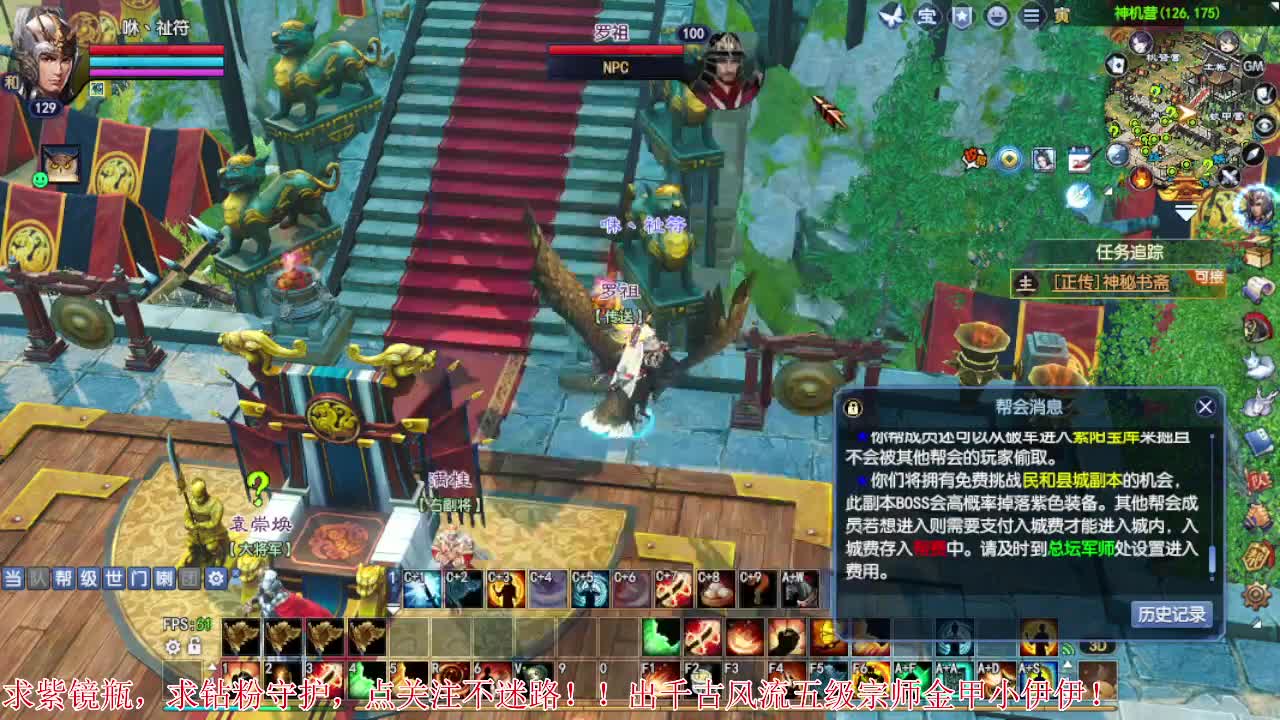Screen dimensions: 1280x720
Task: Click the GM icon beside the minimap
Action: point(1252,65)
